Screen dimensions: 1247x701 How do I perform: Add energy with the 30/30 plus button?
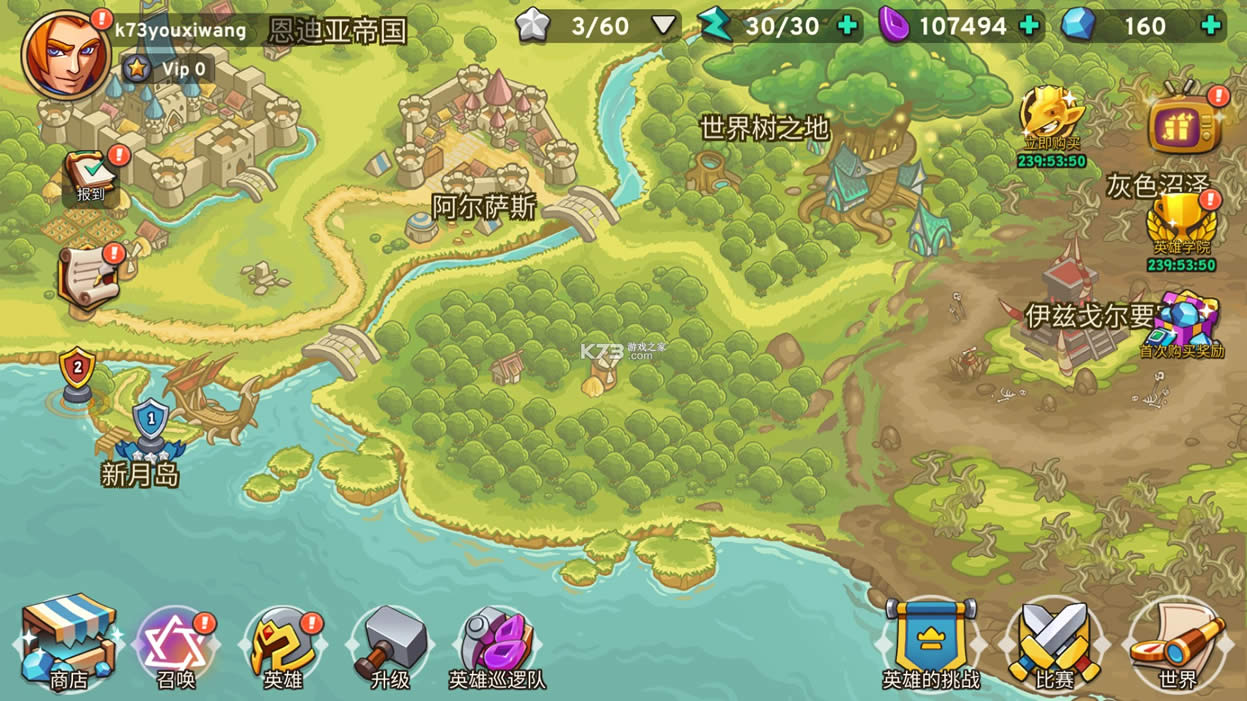(847, 26)
